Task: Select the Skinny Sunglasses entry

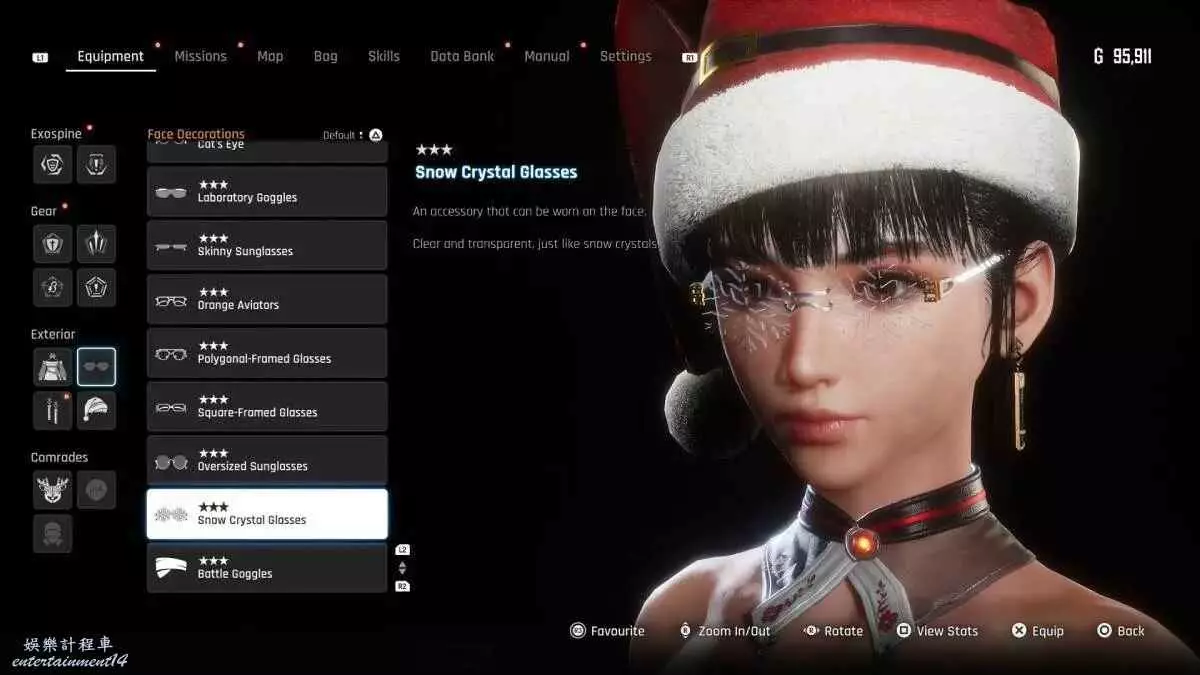Action: (267, 246)
